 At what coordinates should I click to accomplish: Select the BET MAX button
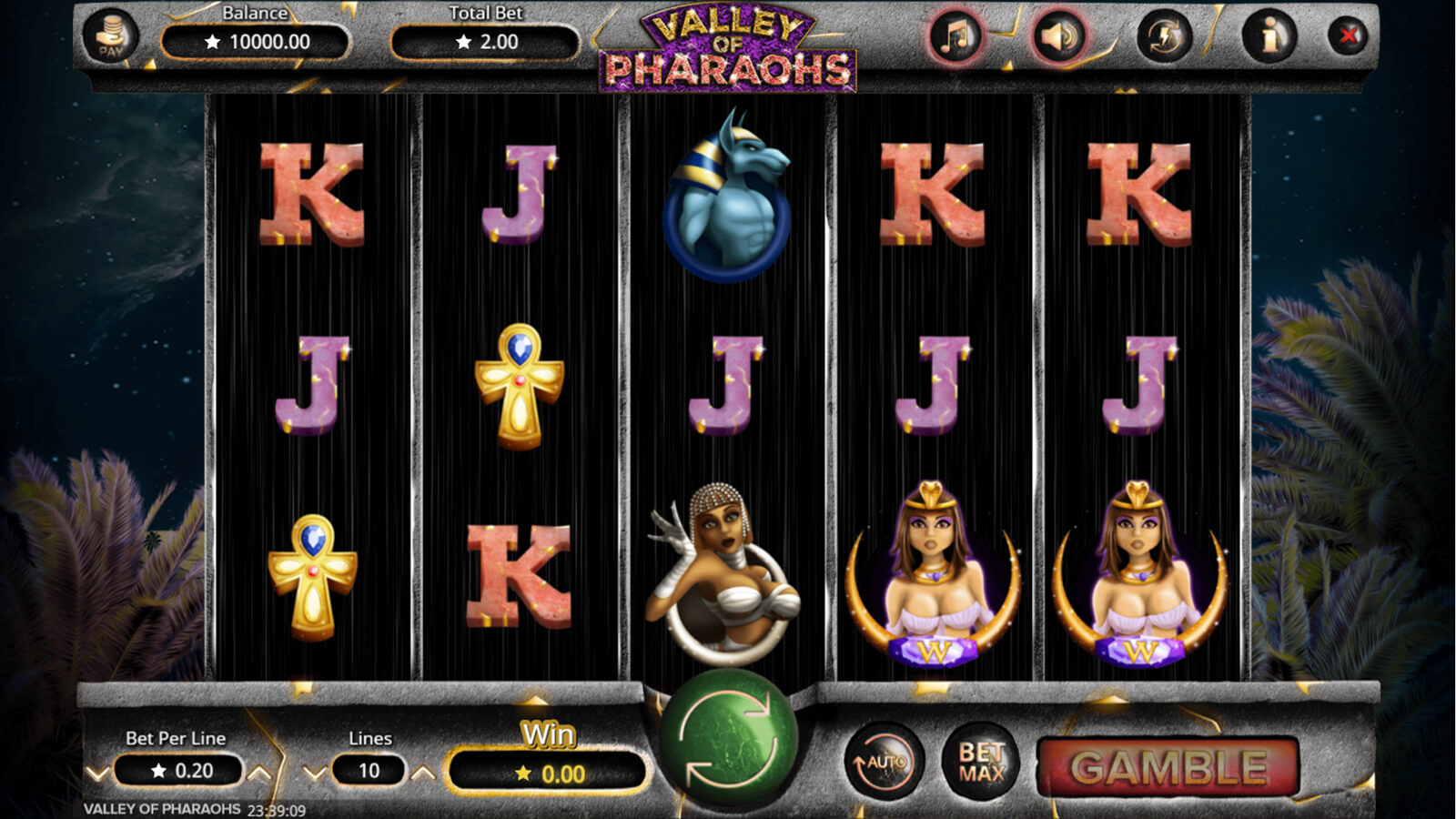point(982,762)
